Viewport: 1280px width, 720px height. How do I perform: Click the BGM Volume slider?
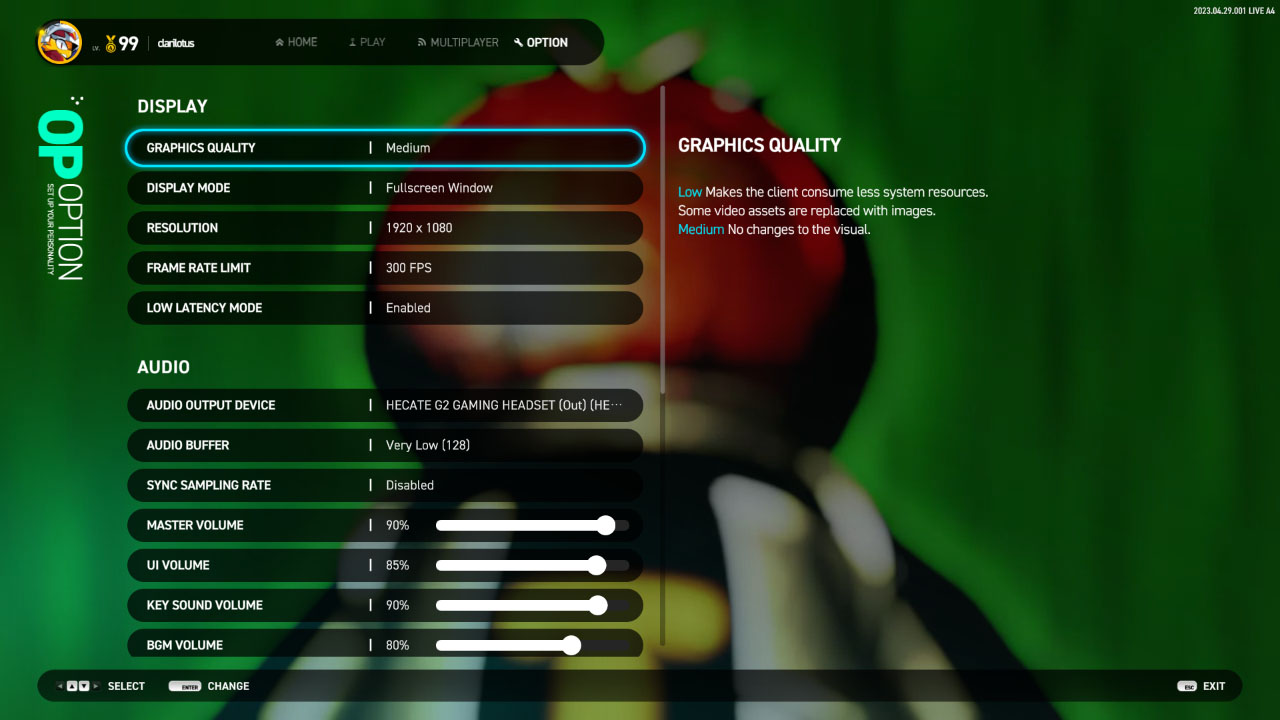[x=532, y=645]
